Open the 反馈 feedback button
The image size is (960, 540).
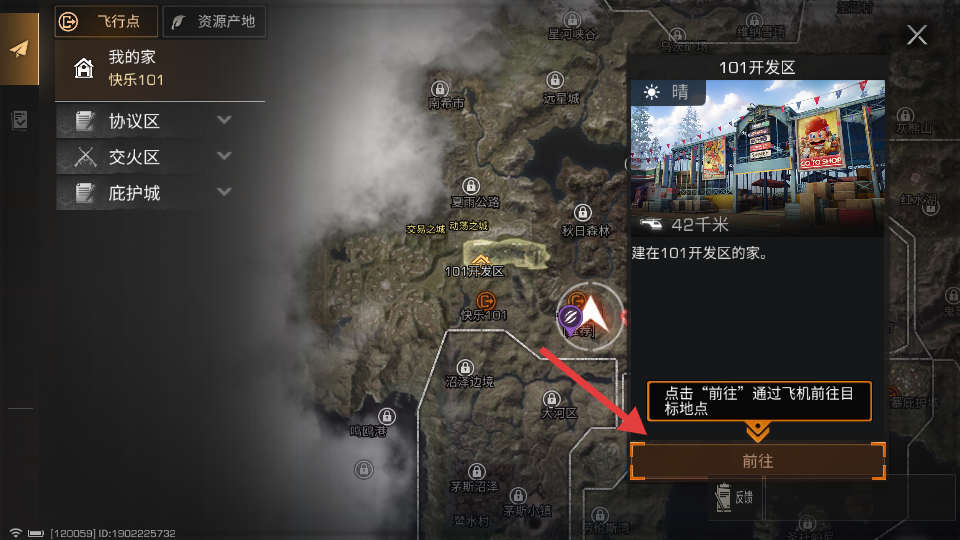point(733,497)
